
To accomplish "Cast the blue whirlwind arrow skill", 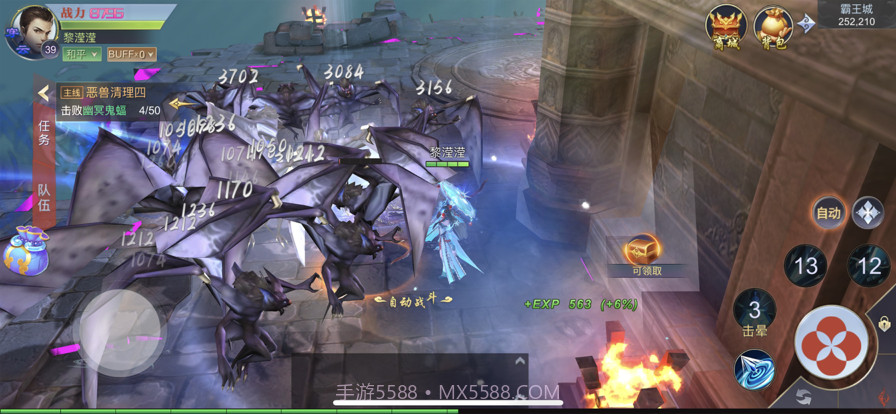I will click(x=754, y=369).
